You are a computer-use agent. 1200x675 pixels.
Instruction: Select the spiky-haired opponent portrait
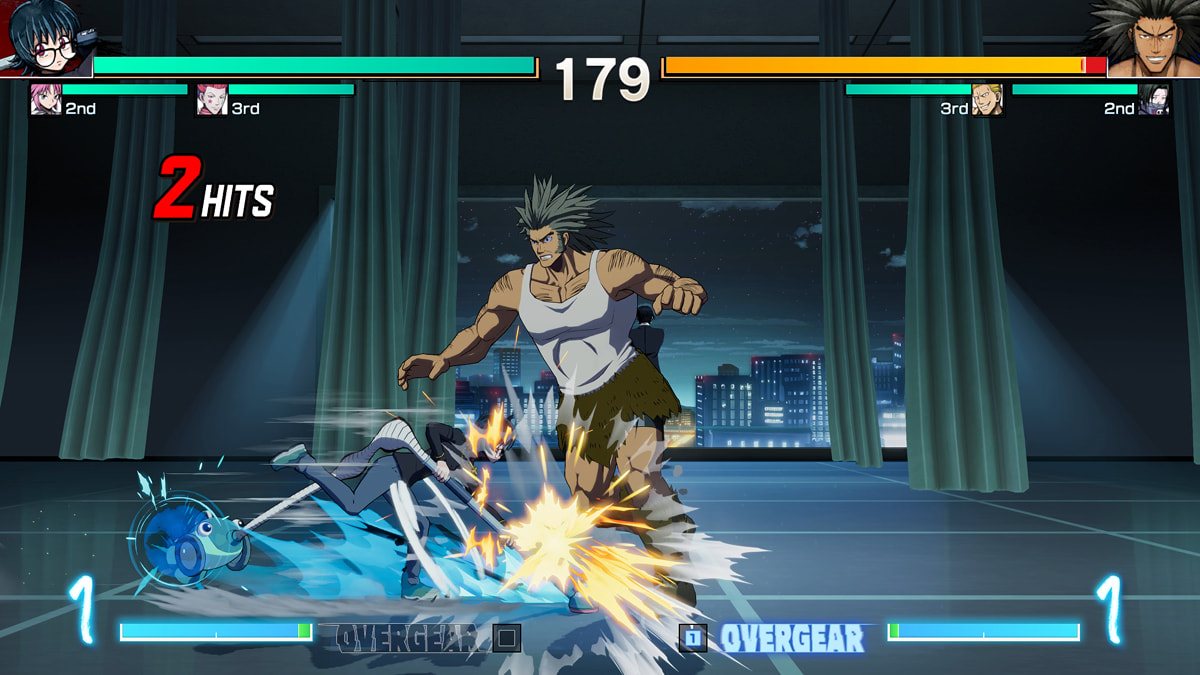pyautogui.click(x=1150, y=38)
